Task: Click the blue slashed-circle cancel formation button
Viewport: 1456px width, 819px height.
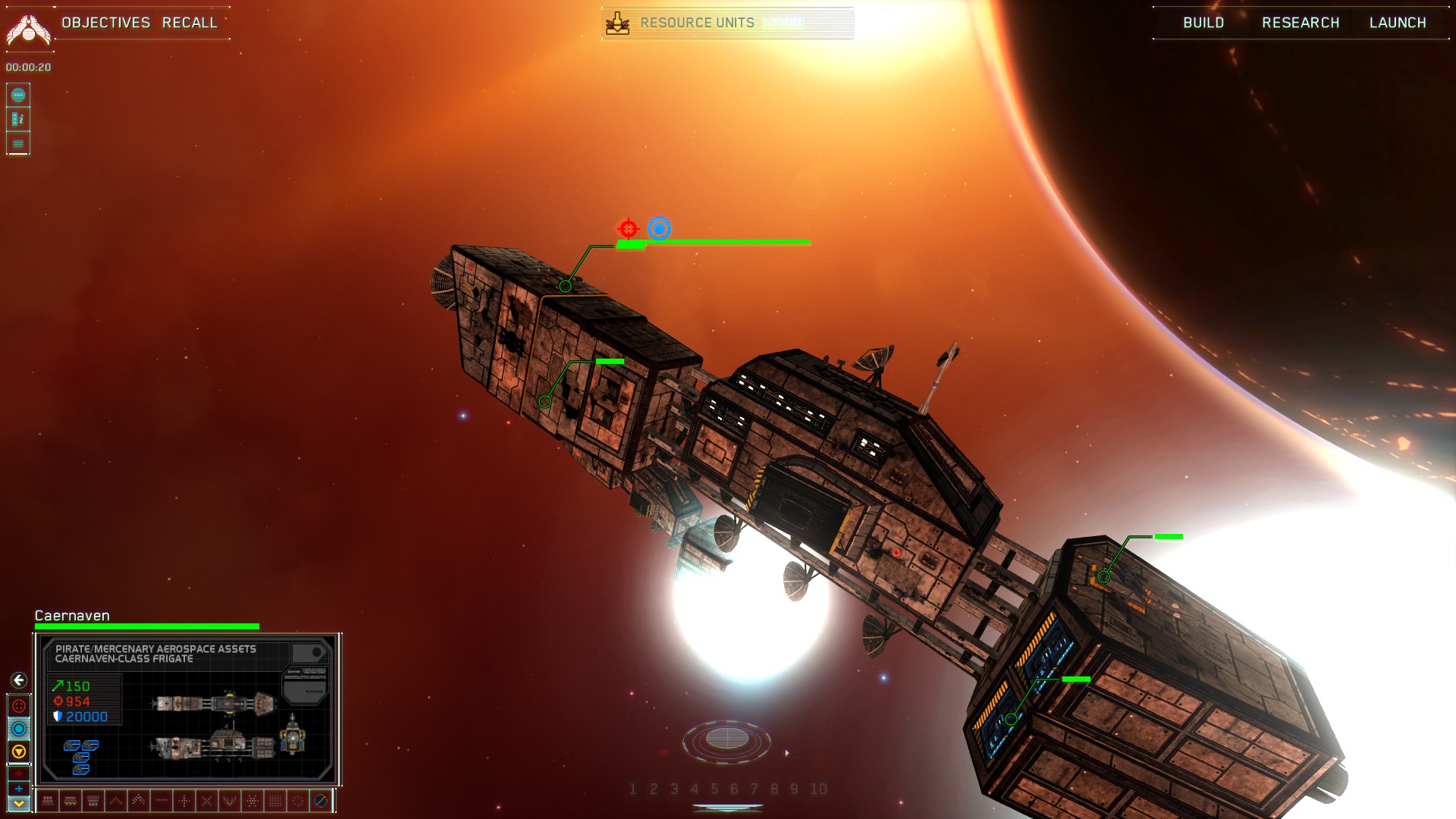Action: point(321,800)
